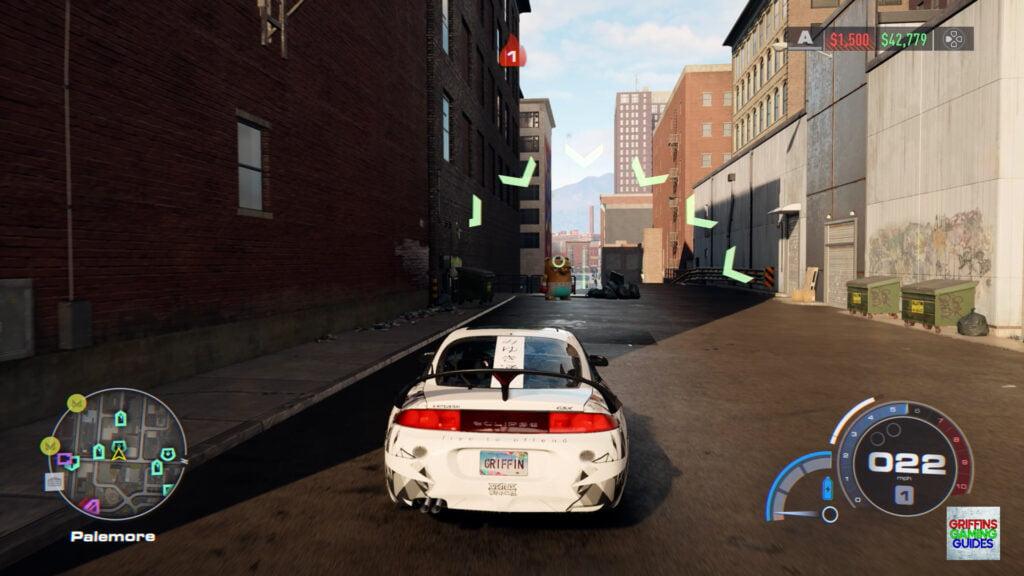Click the car tier A badge
Viewport: 1024px width, 576px height.
805,38
